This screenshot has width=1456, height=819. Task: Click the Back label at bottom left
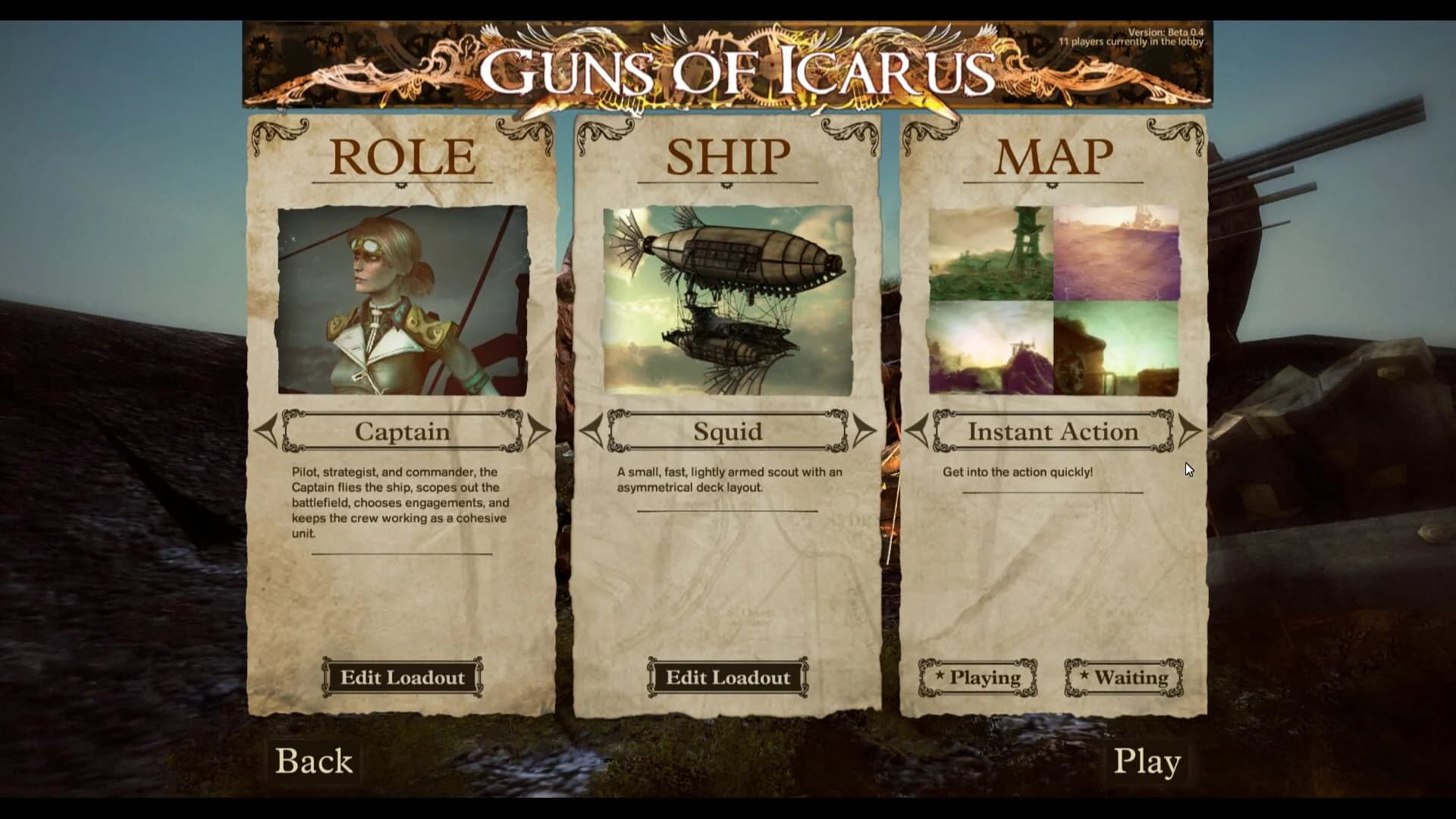pos(314,761)
